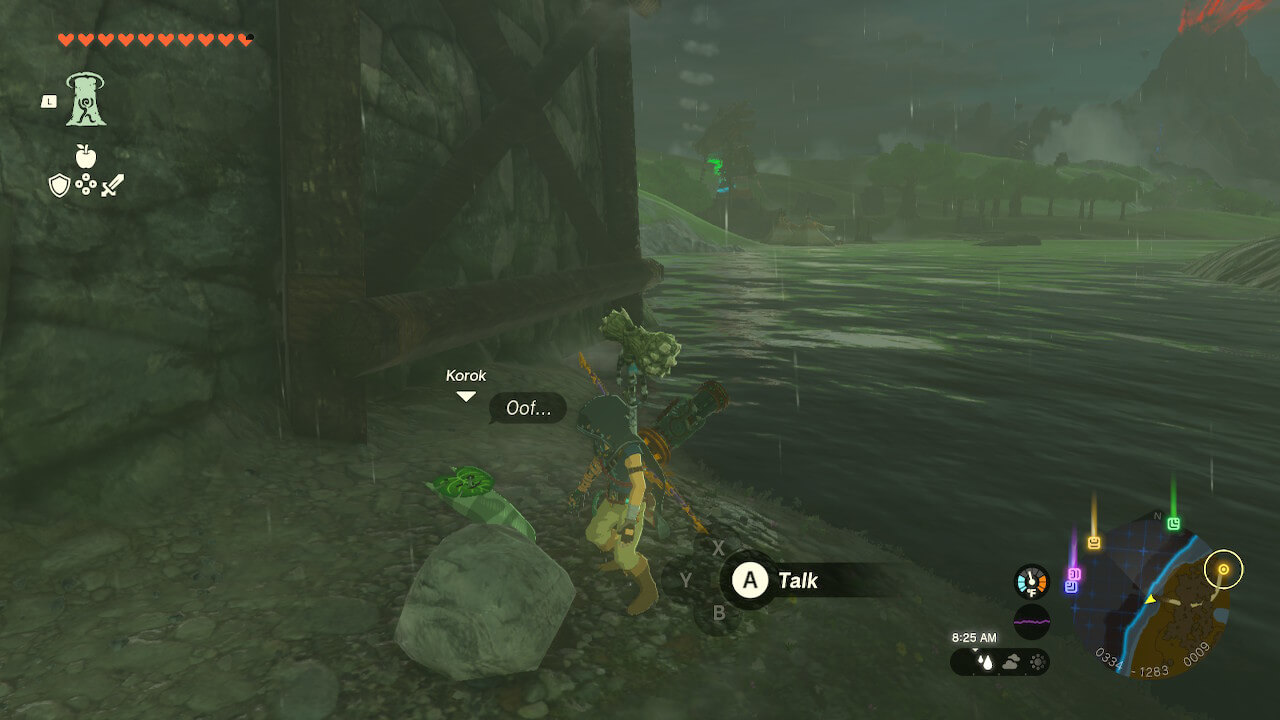This screenshot has height=720, width=1280.
Task: Pick the blue marker beside the minimap
Action: click(x=1070, y=587)
